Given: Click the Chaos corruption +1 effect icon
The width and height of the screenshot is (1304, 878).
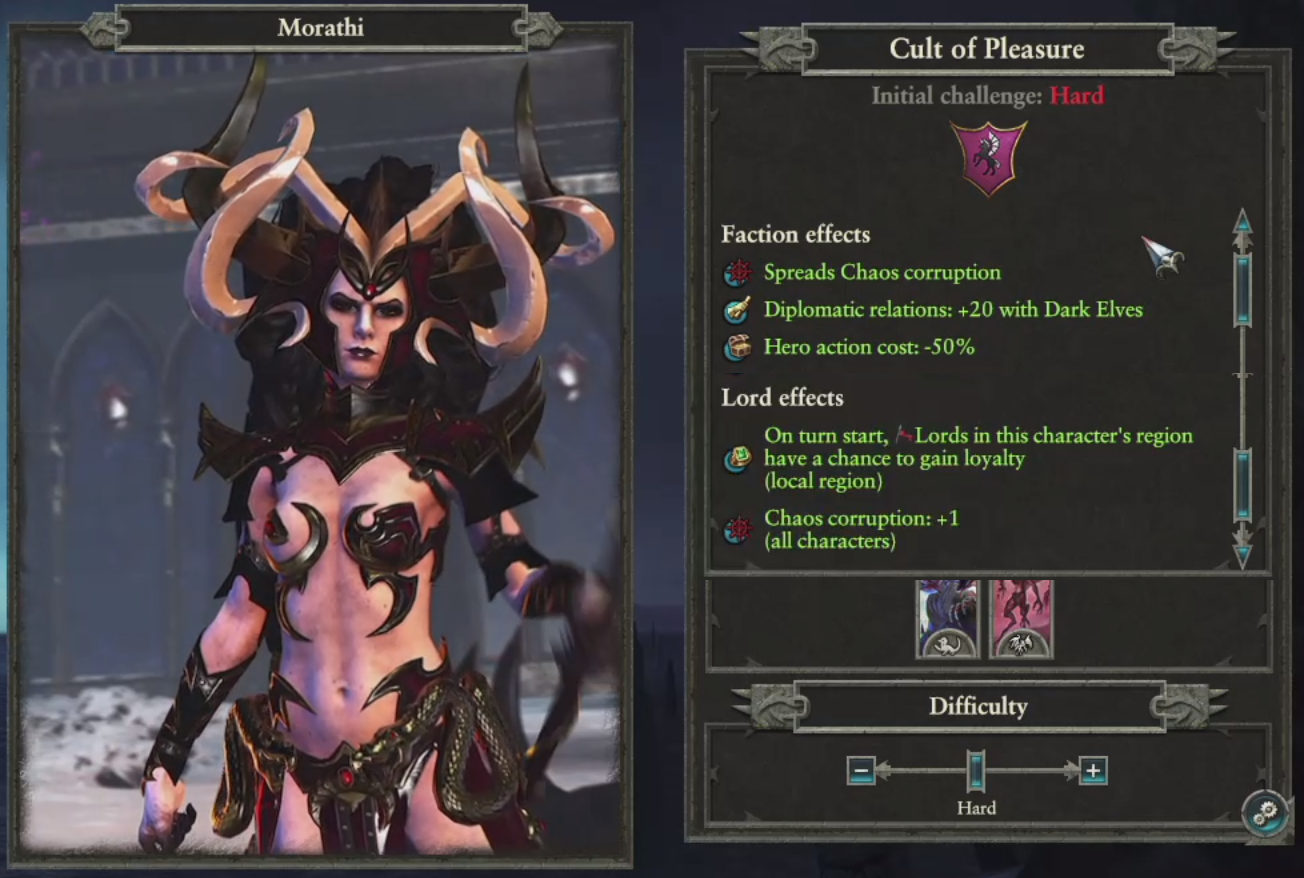Looking at the screenshot, I should point(738,530).
